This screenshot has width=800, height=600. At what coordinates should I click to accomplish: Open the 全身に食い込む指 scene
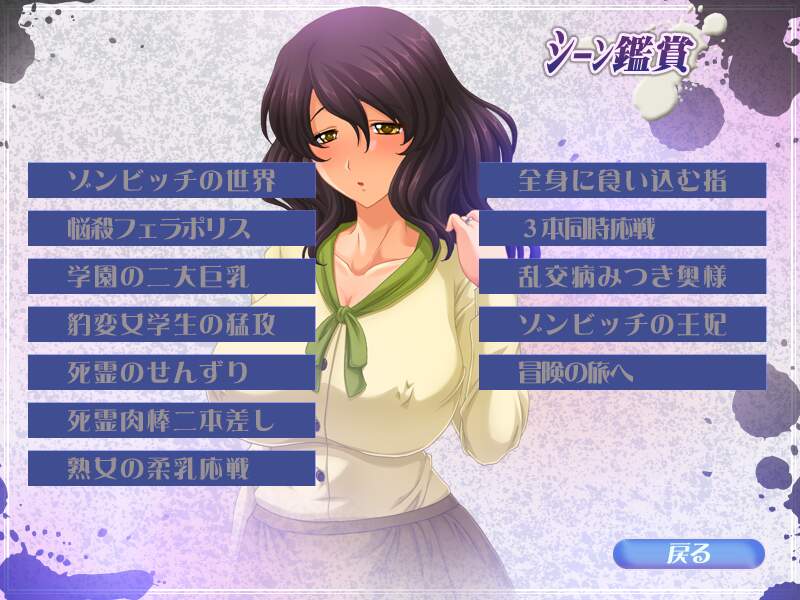point(622,180)
